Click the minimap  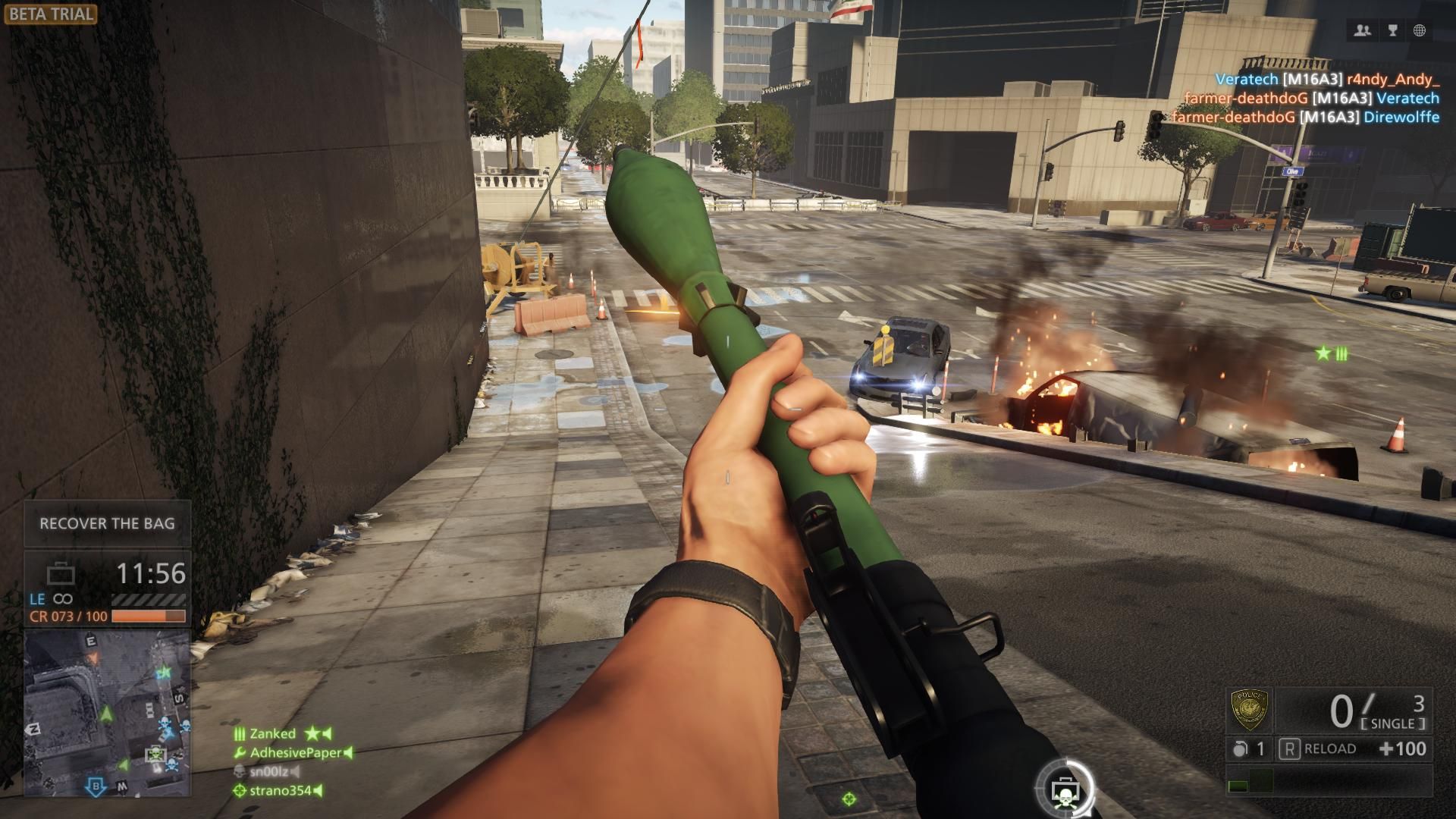(107, 713)
